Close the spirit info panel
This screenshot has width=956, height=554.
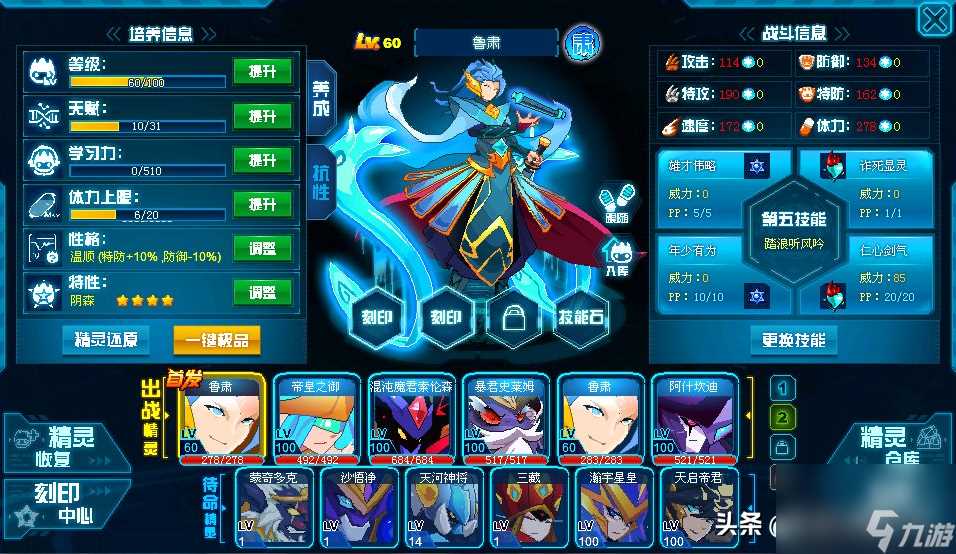click(x=934, y=18)
